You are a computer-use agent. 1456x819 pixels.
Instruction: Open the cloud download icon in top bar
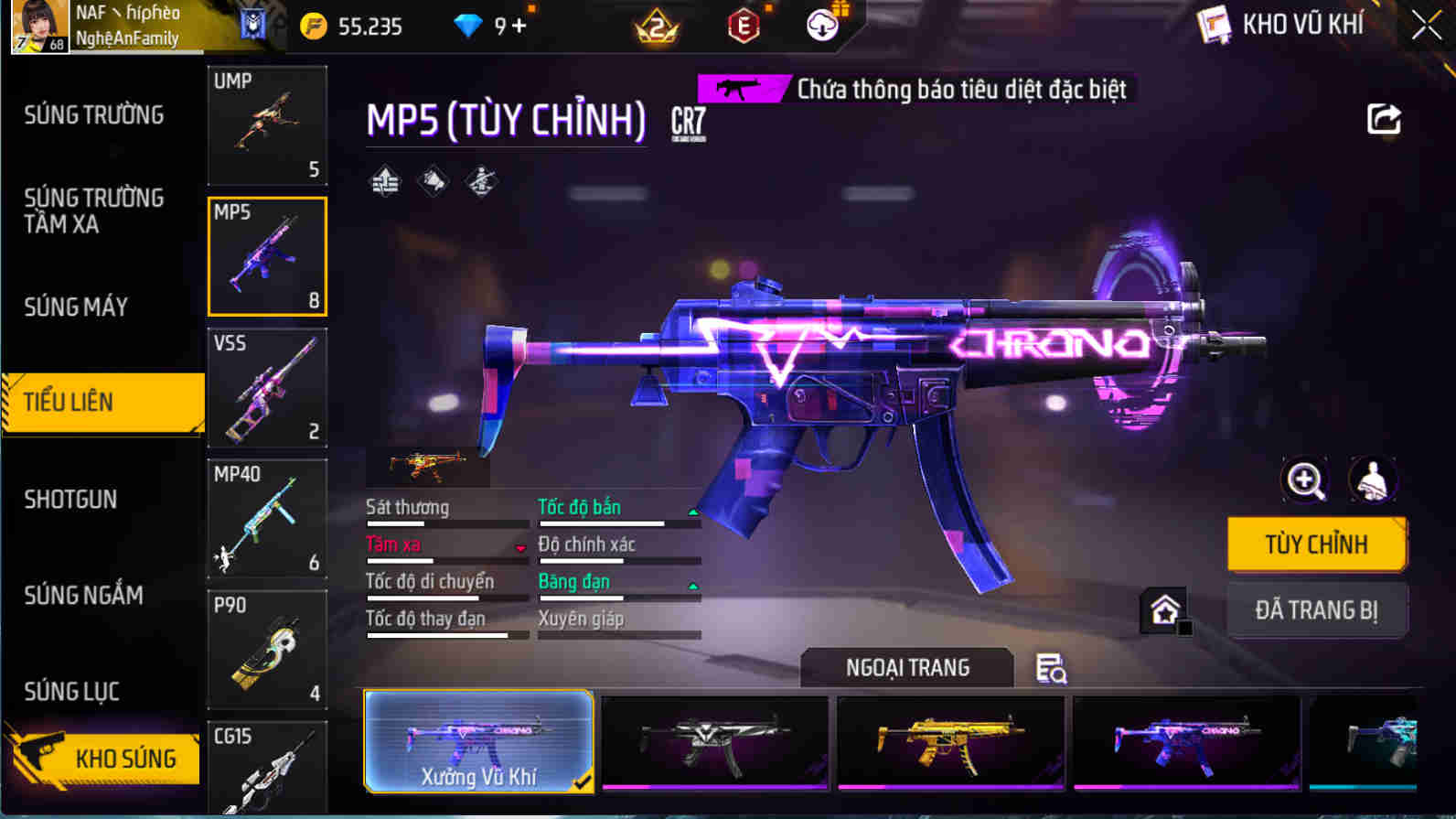[x=821, y=26]
